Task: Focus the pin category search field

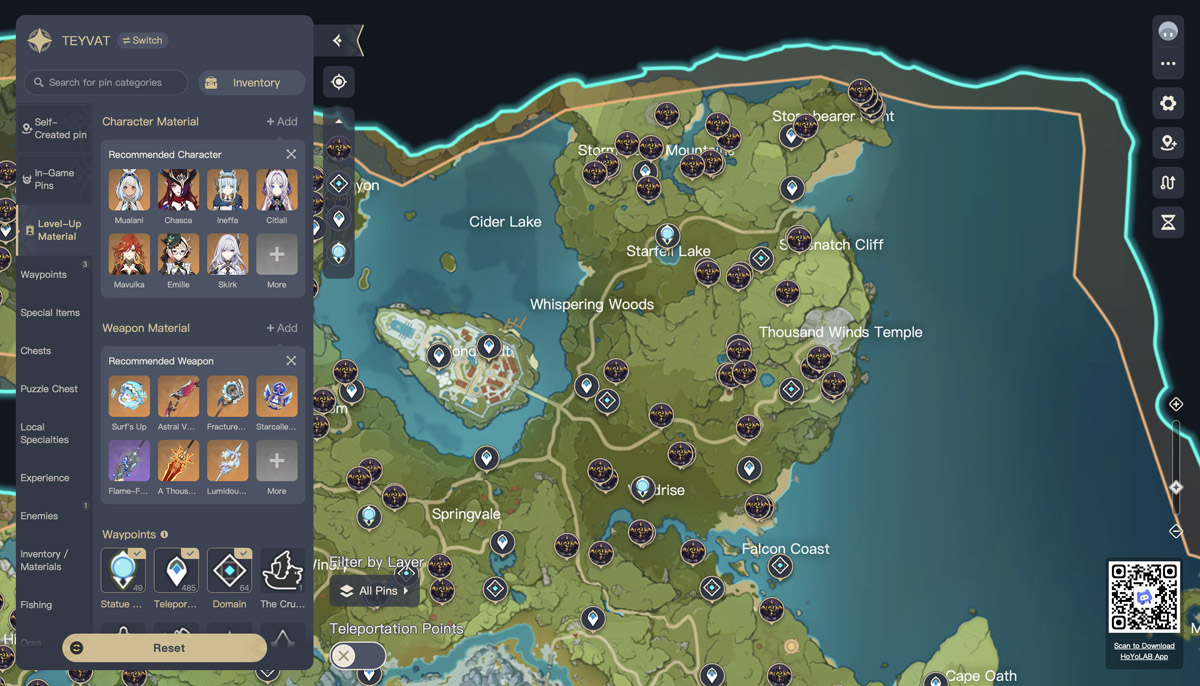Action: 106,82
